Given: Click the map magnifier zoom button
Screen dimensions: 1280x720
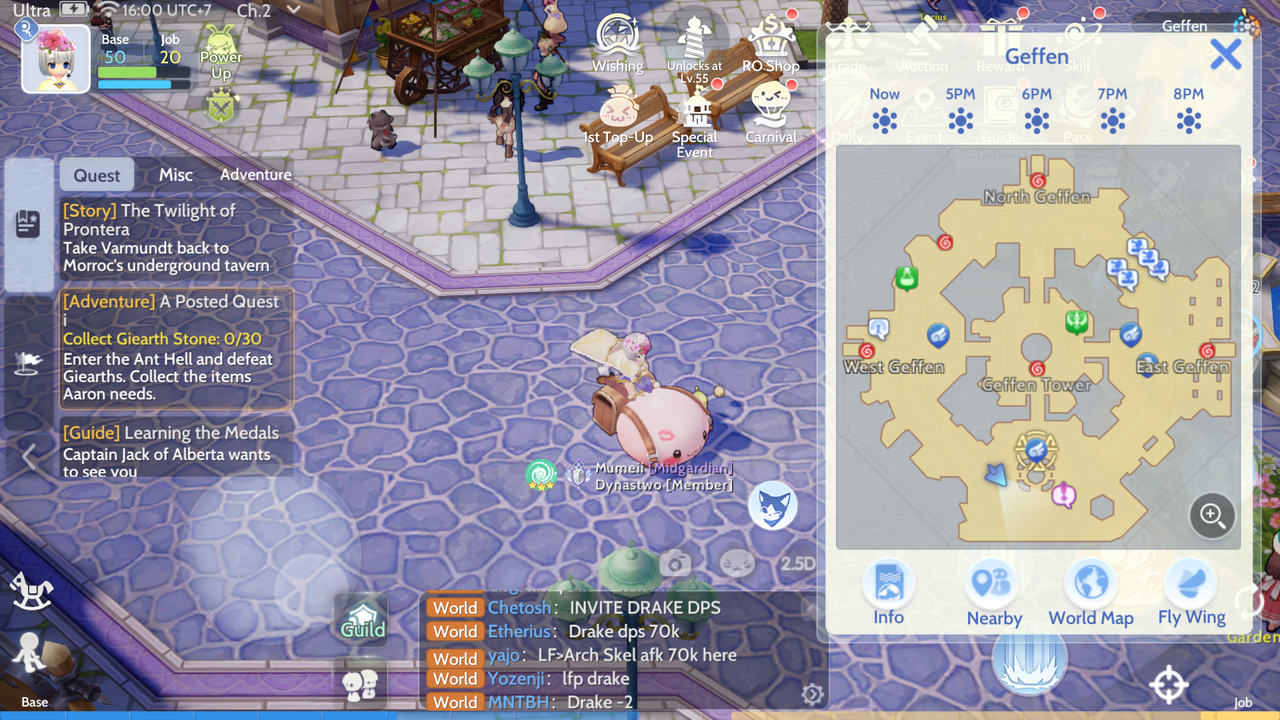Looking at the screenshot, I should coord(1212,515).
